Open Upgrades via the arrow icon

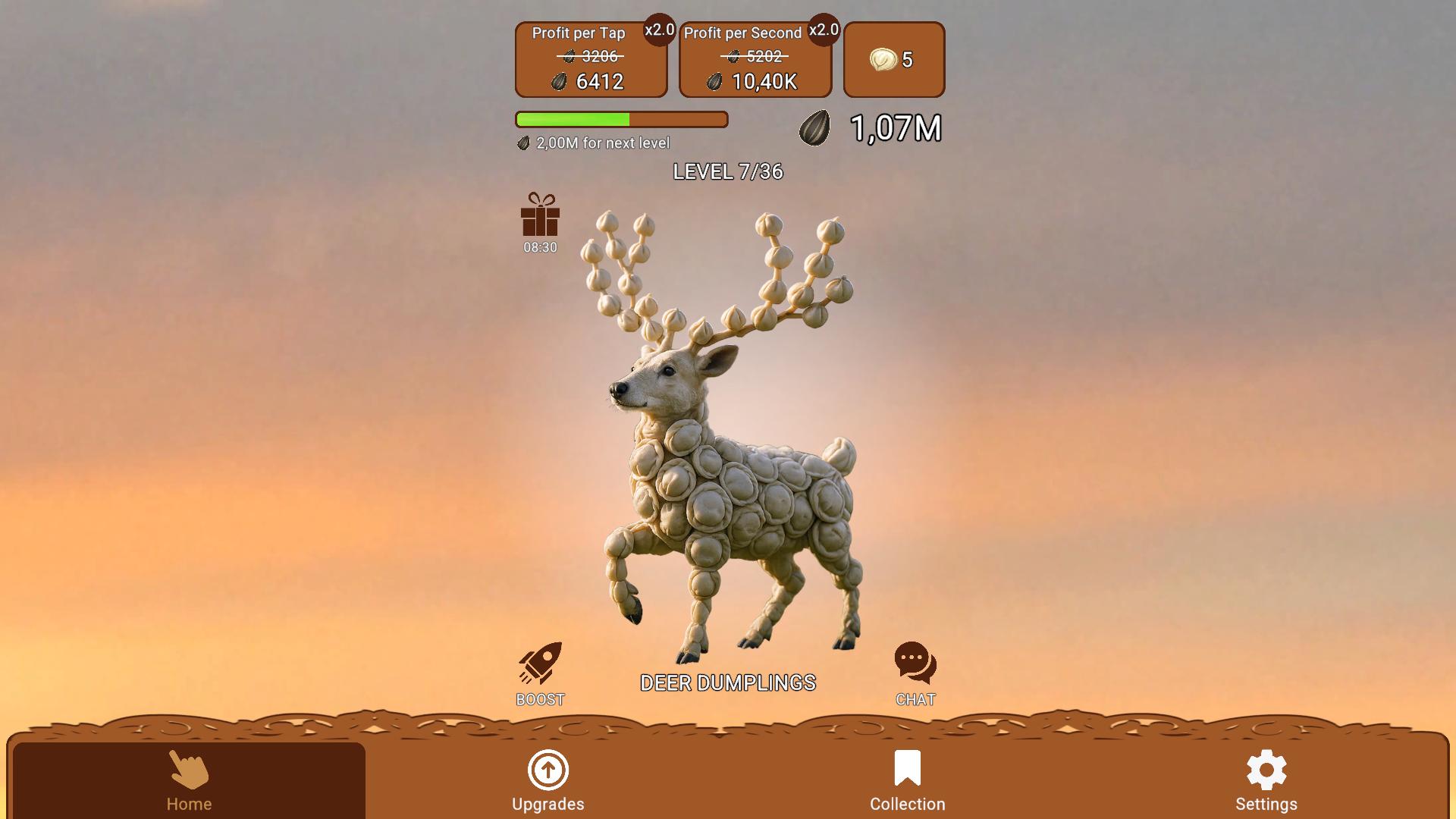pos(548,770)
